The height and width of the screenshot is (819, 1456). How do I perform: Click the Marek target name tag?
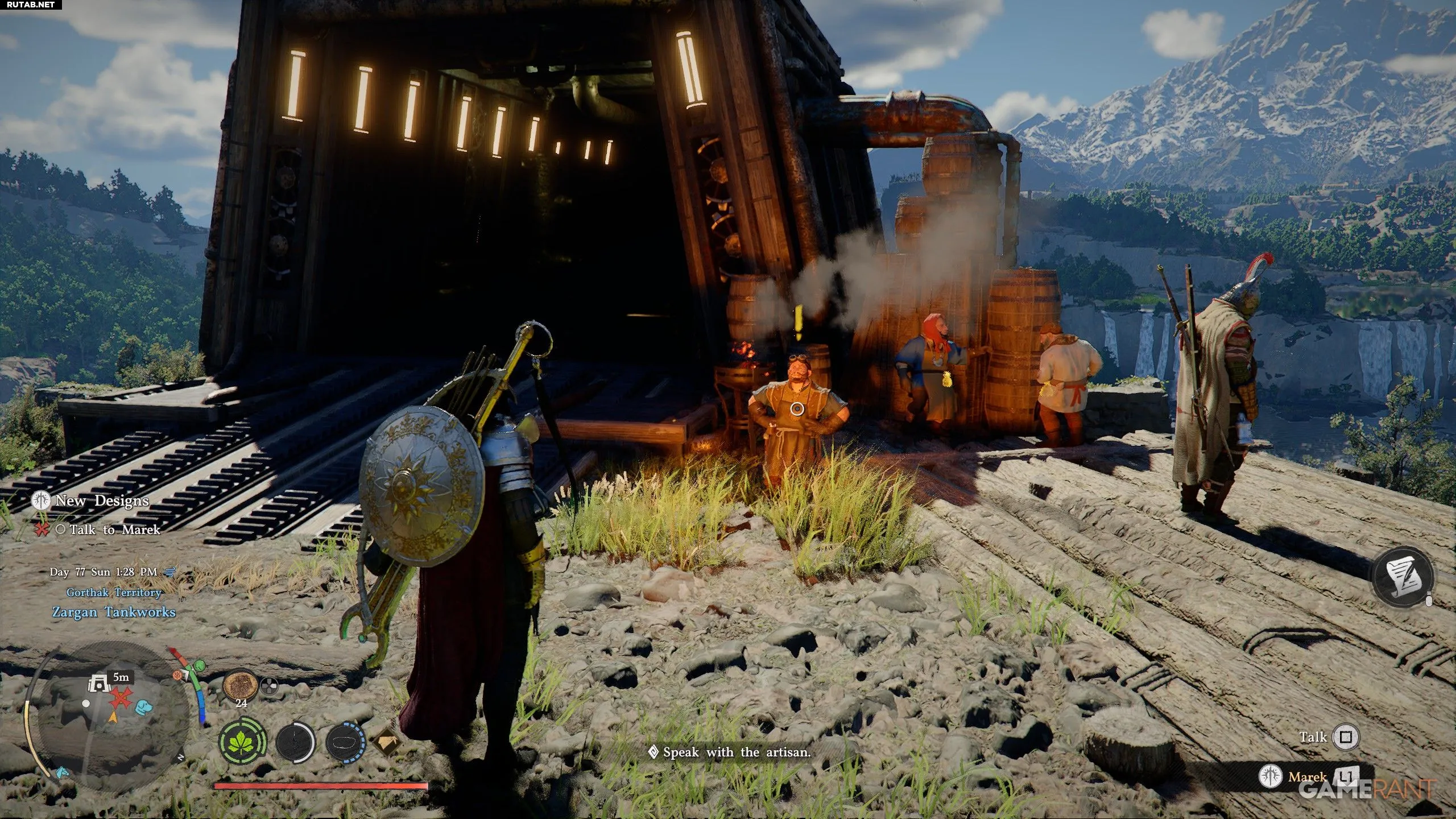[x=1307, y=777]
